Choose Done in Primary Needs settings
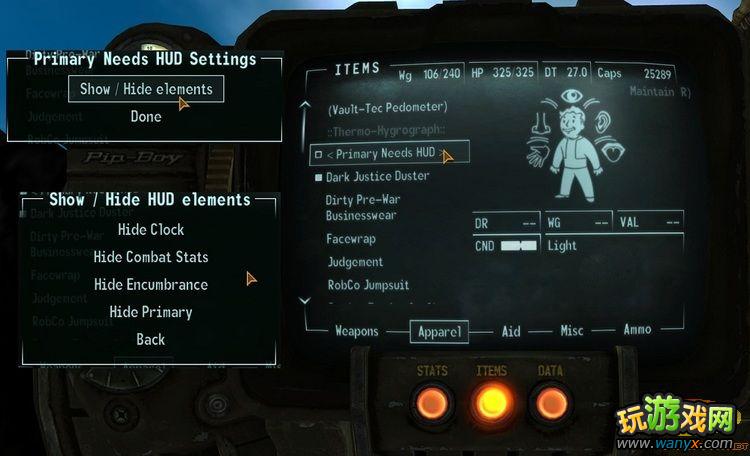 tap(146, 117)
